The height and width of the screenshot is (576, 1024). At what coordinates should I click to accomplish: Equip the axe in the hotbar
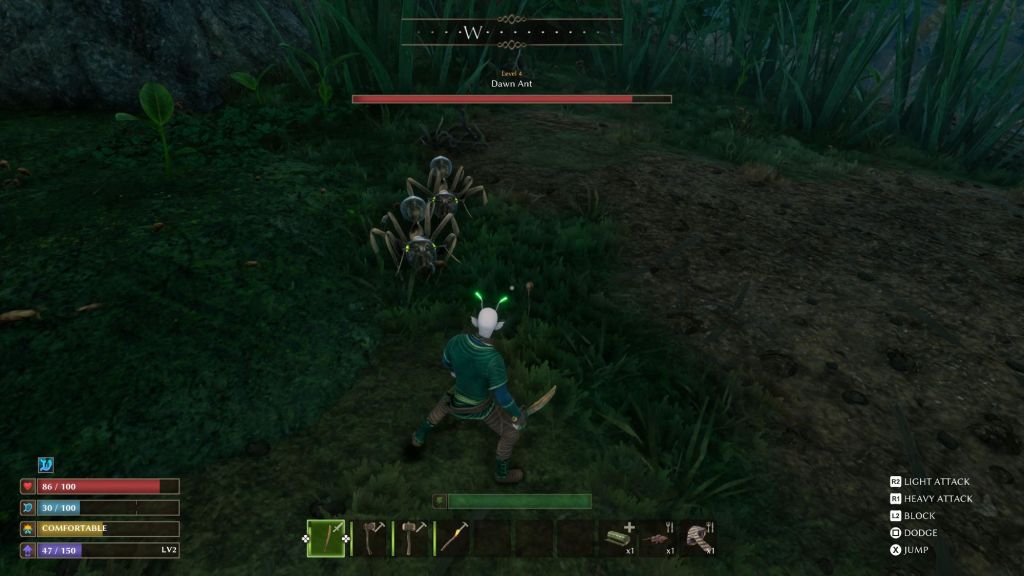(x=372, y=538)
